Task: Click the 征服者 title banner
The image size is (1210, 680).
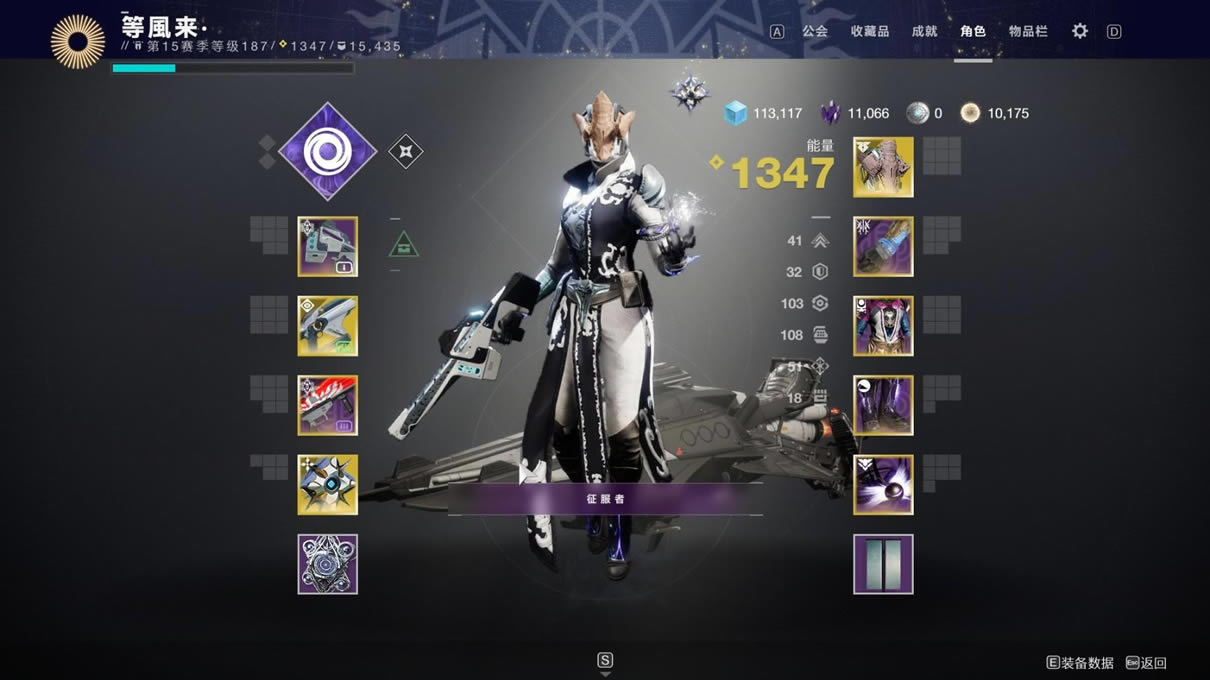Action: click(605, 498)
